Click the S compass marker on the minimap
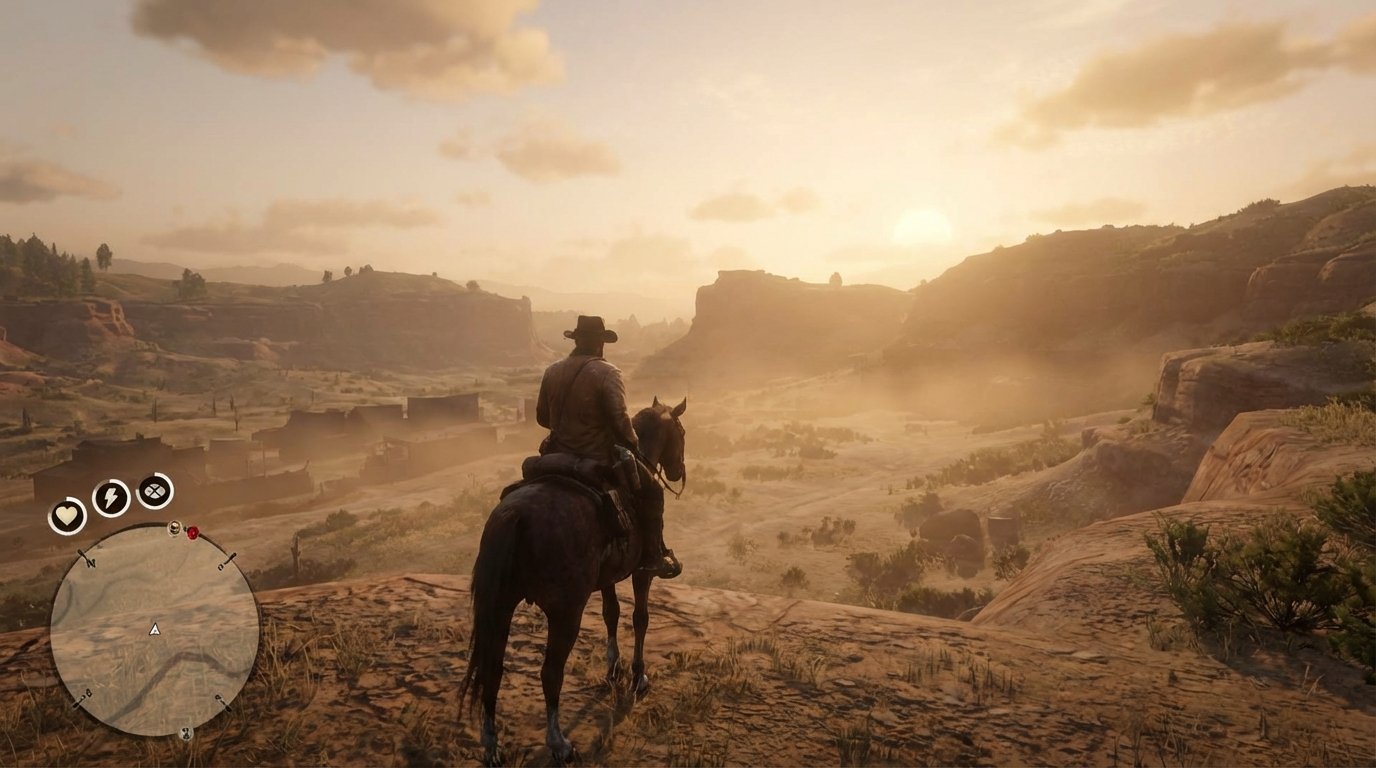 click(218, 698)
